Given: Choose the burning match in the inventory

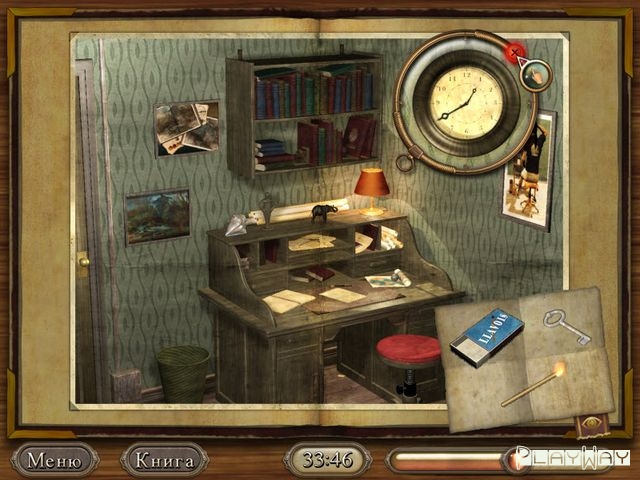Looking at the screenshot, I should [x=534, y=385].
